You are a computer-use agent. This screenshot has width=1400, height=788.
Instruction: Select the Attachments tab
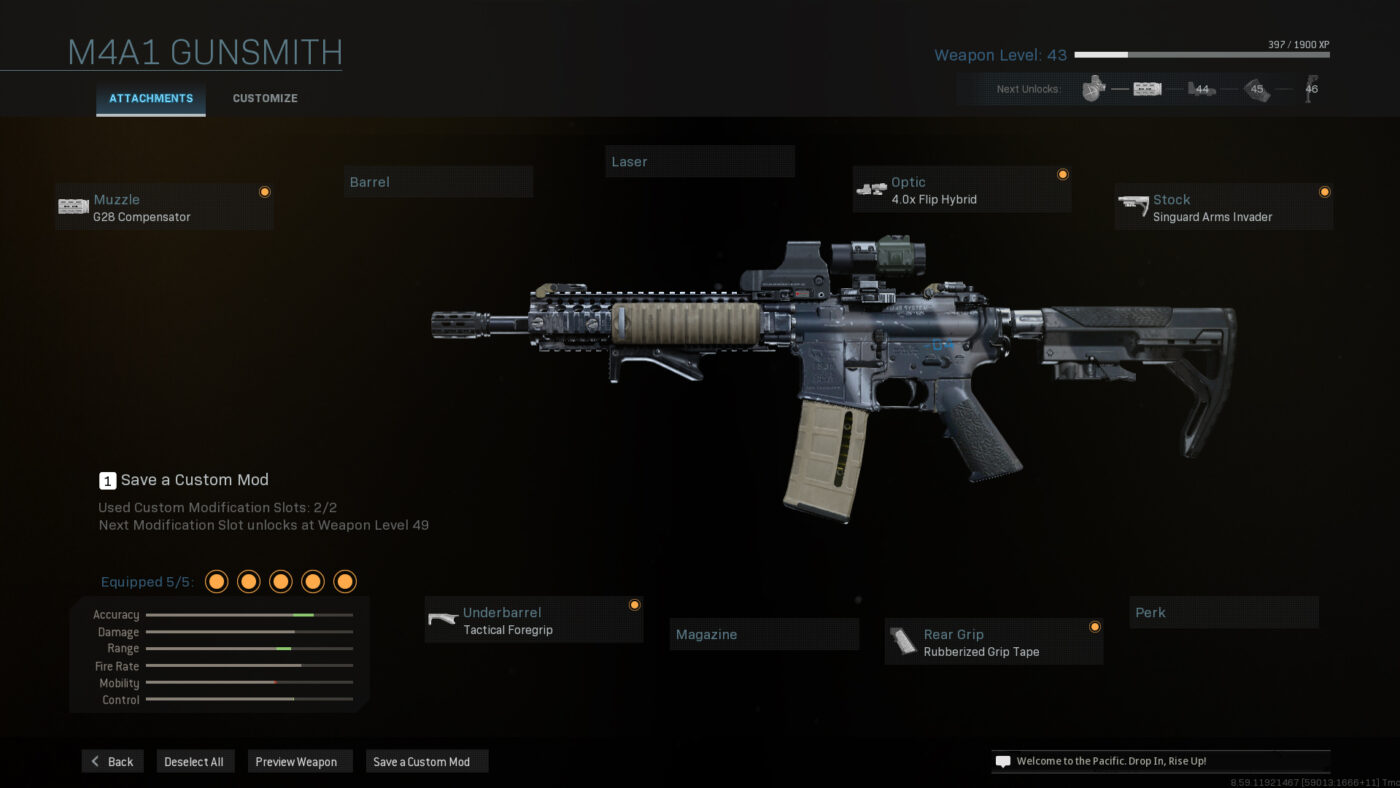click(x=150, y=98)
